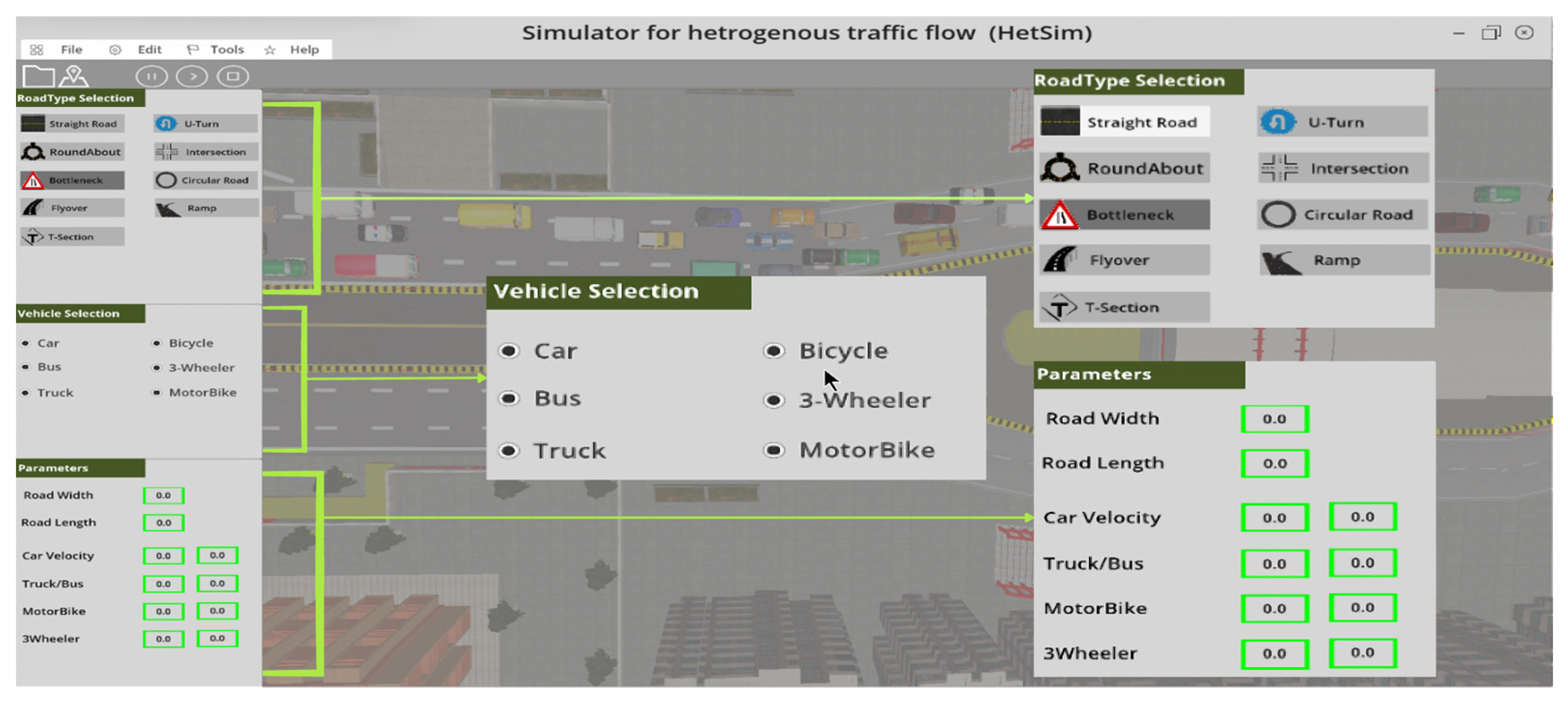Pause the simulation

pos(151,76)
